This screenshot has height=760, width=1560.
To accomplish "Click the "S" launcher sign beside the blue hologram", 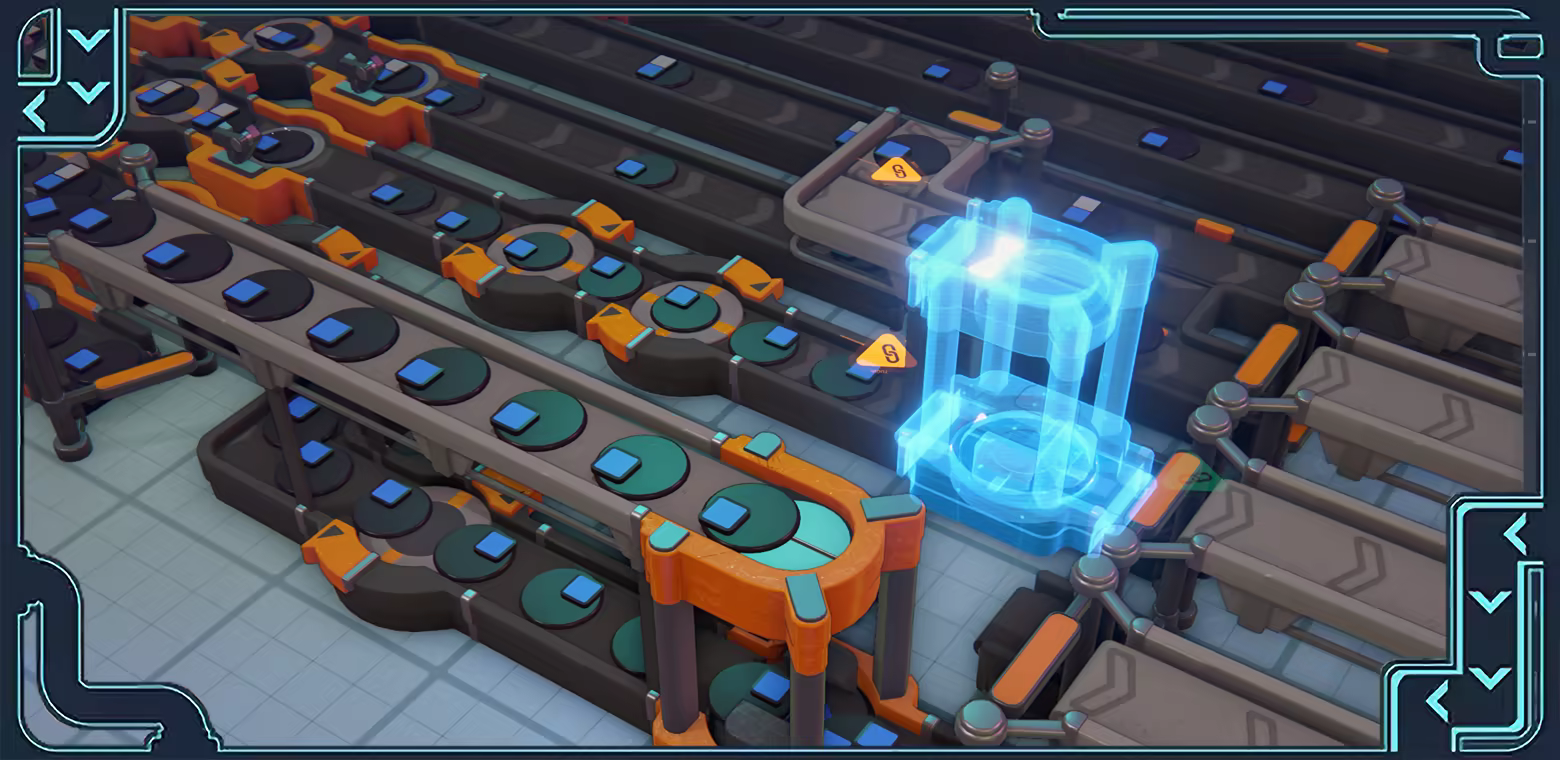I will click(x=888, y=352).
